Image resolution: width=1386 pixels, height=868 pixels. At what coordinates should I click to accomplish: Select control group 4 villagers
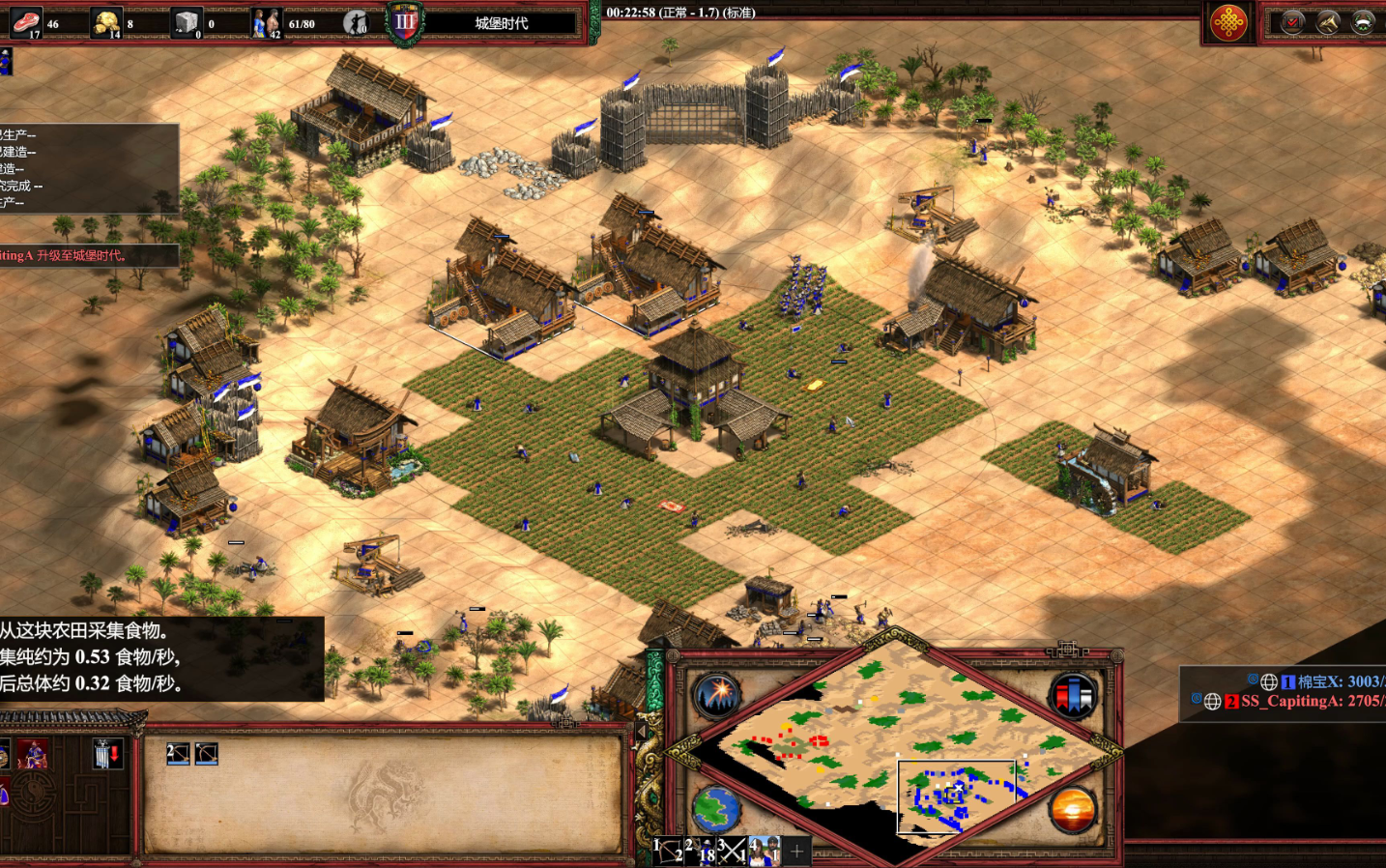[765, 852]
